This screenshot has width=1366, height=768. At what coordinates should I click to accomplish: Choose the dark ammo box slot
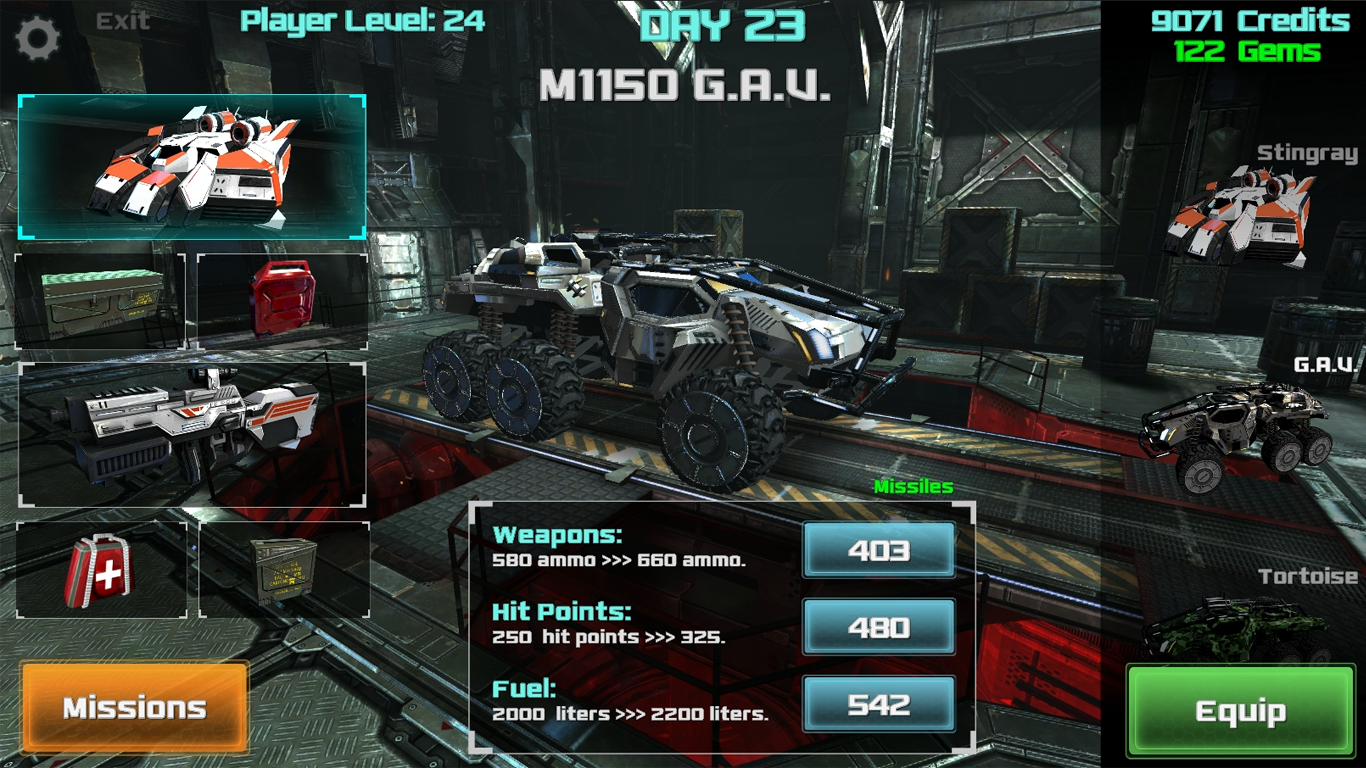(284, 570)
